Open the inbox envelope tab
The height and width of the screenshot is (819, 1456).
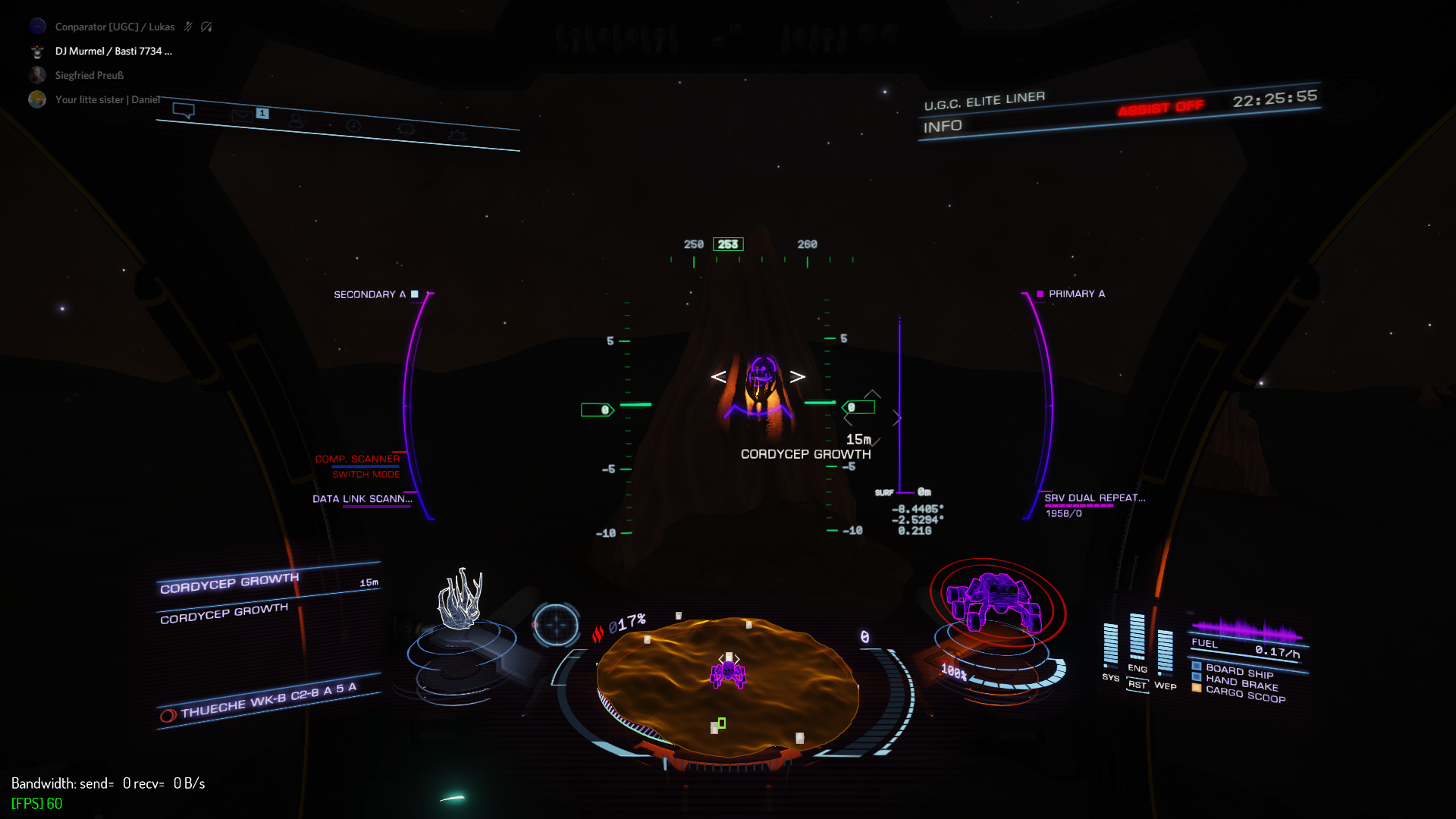pos(241,116)
